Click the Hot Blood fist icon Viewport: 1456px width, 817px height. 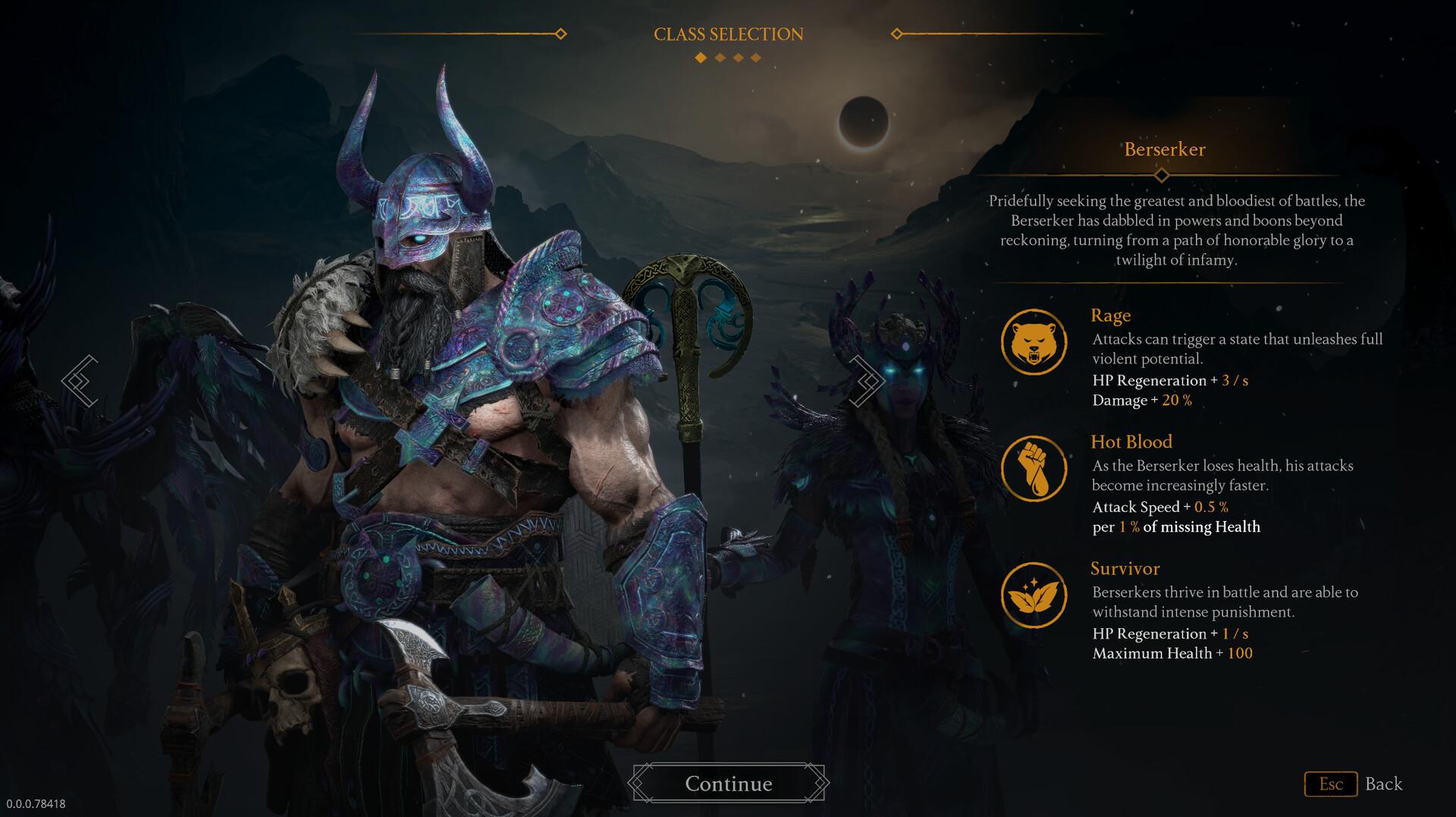pos(1035,468)
